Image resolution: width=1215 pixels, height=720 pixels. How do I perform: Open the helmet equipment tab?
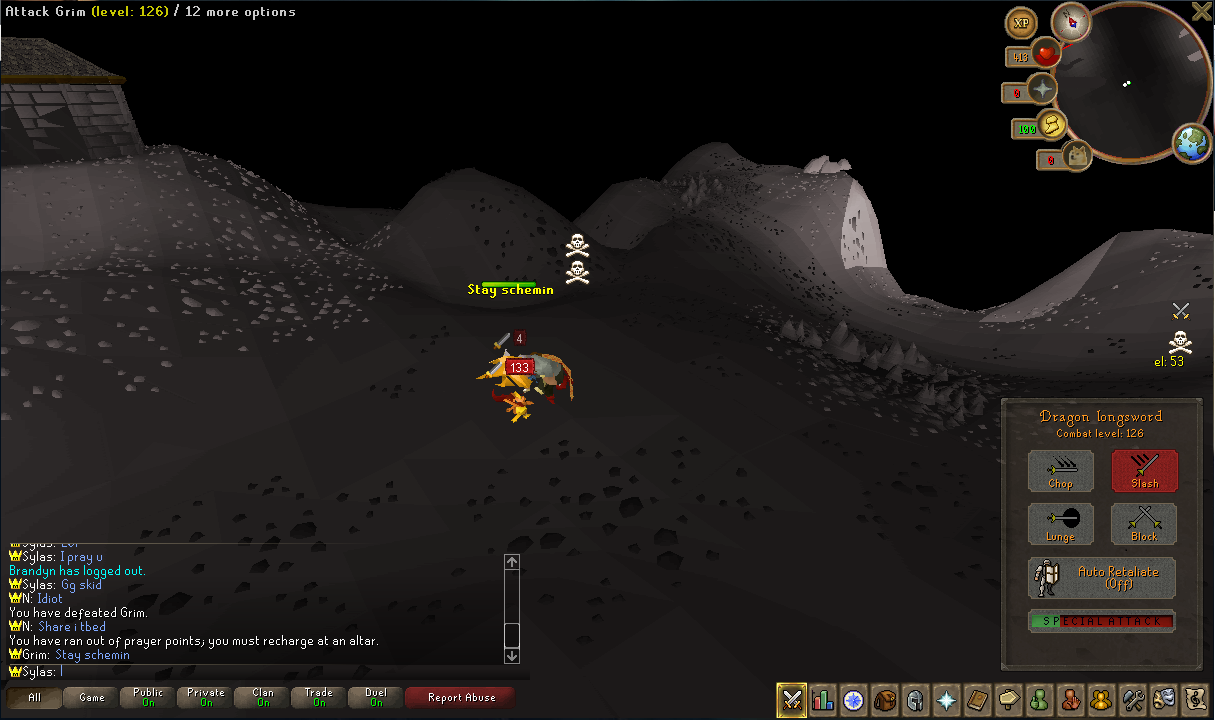(915, 699)
